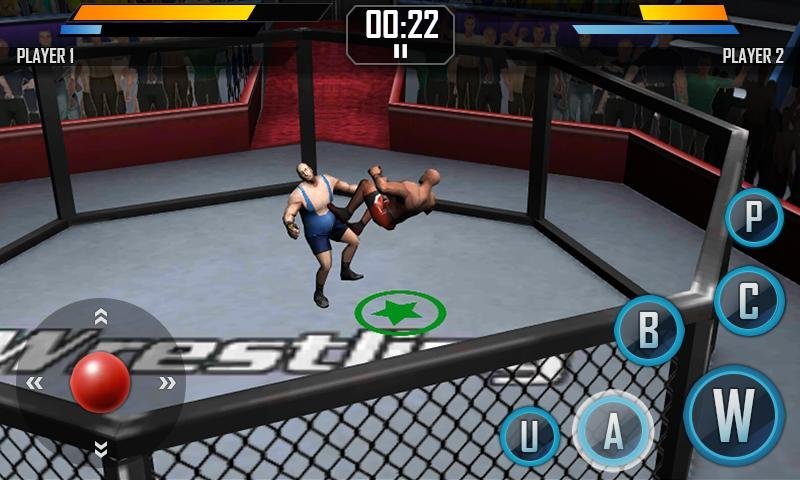
Task: Move left with the joystick's left arrow
Action: 35,382
